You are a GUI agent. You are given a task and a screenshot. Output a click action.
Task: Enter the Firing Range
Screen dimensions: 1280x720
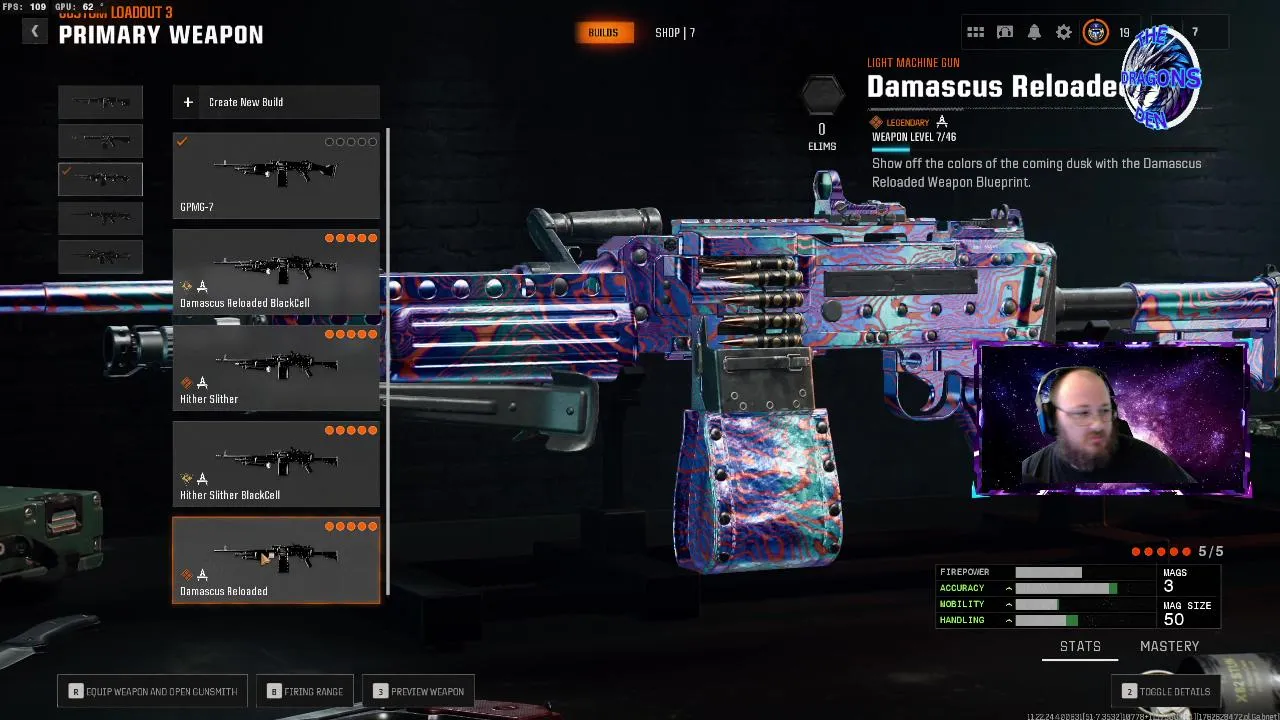(x=305, y=691)
